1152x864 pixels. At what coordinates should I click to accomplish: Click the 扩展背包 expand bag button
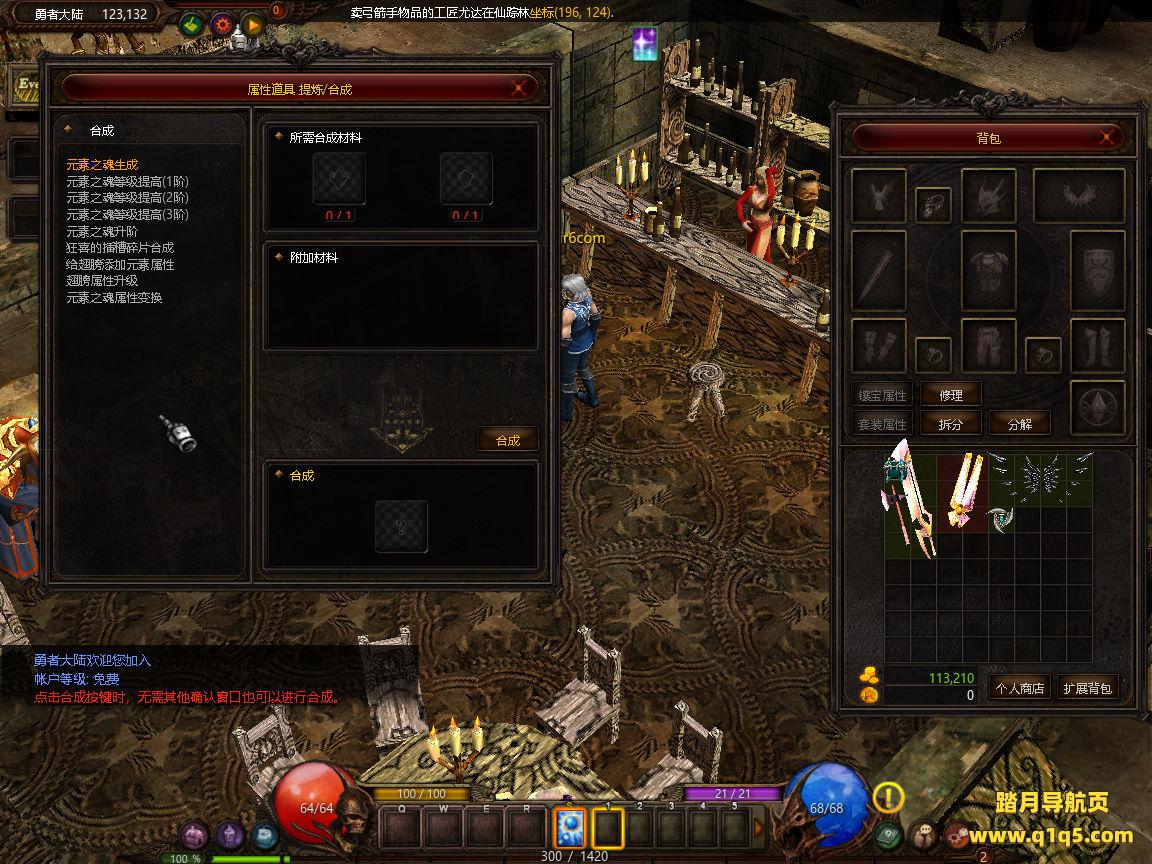click(1087, 688)
